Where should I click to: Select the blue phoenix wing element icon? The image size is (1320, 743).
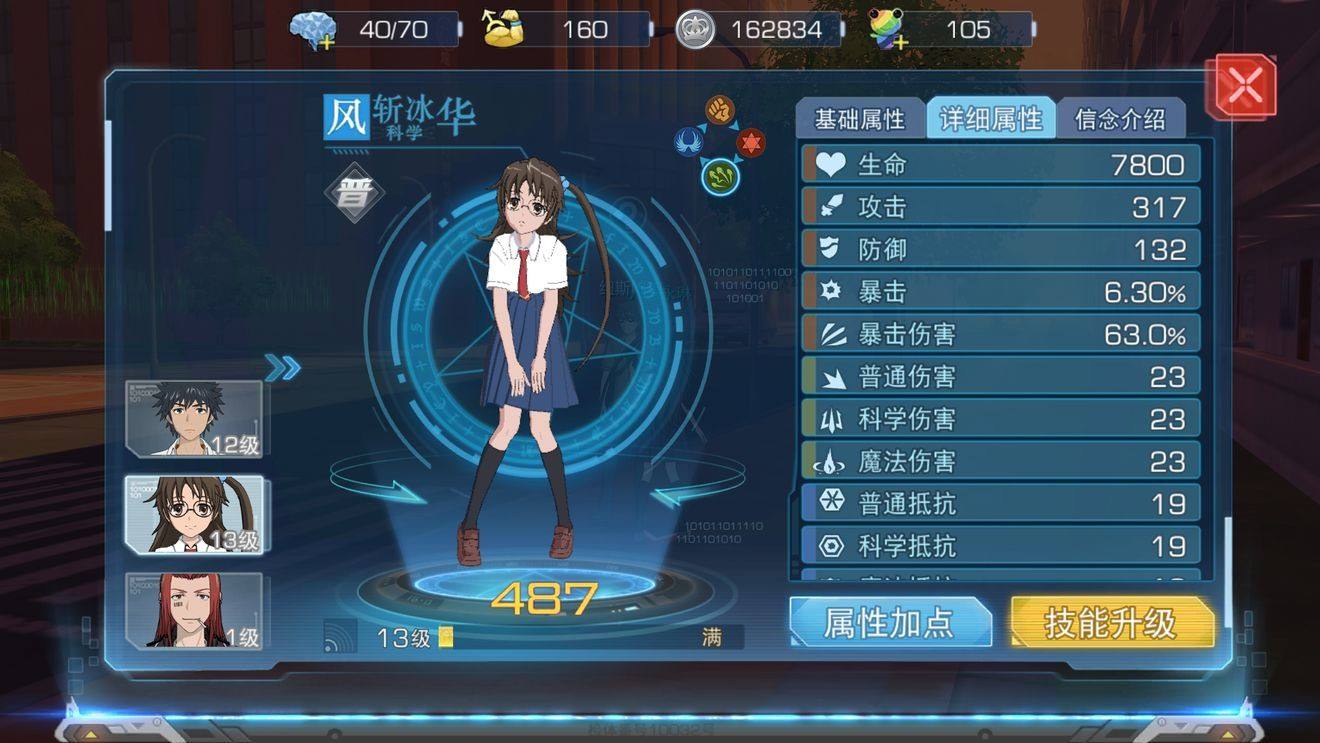[x=686, y=143]
